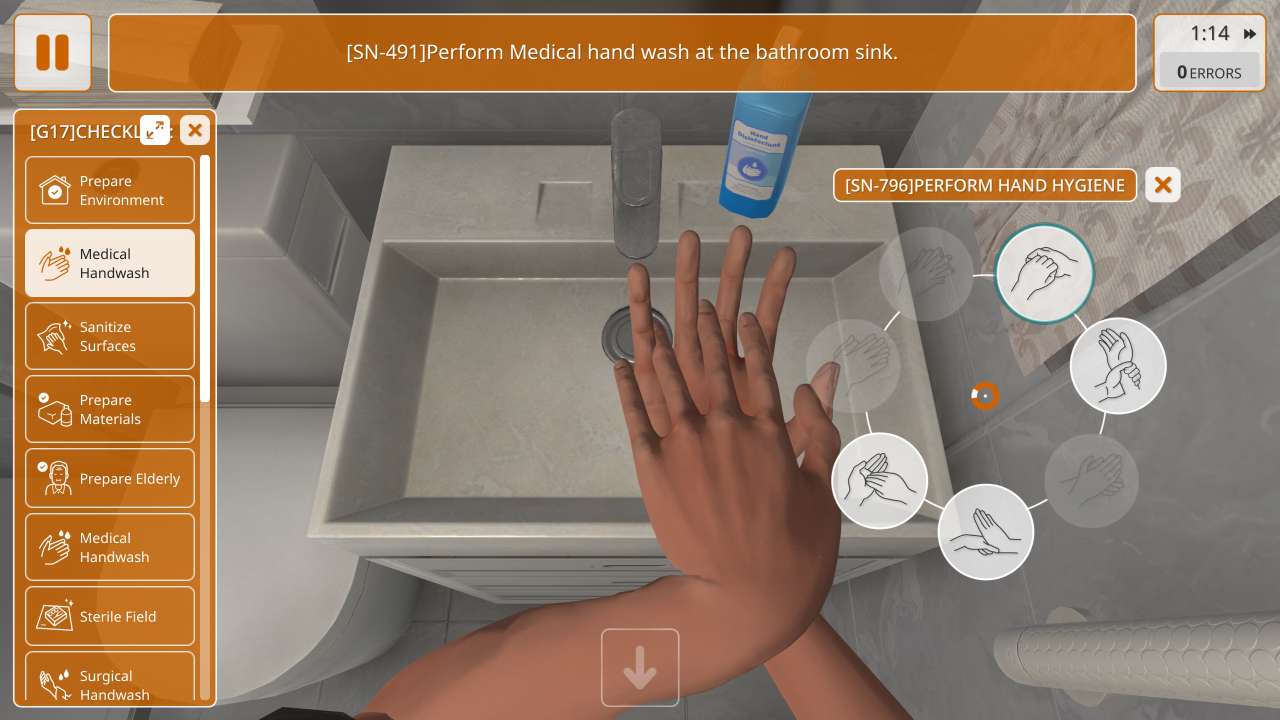Select the Prepare Elderly checklist entry
1280x720 pixels.
110,478
